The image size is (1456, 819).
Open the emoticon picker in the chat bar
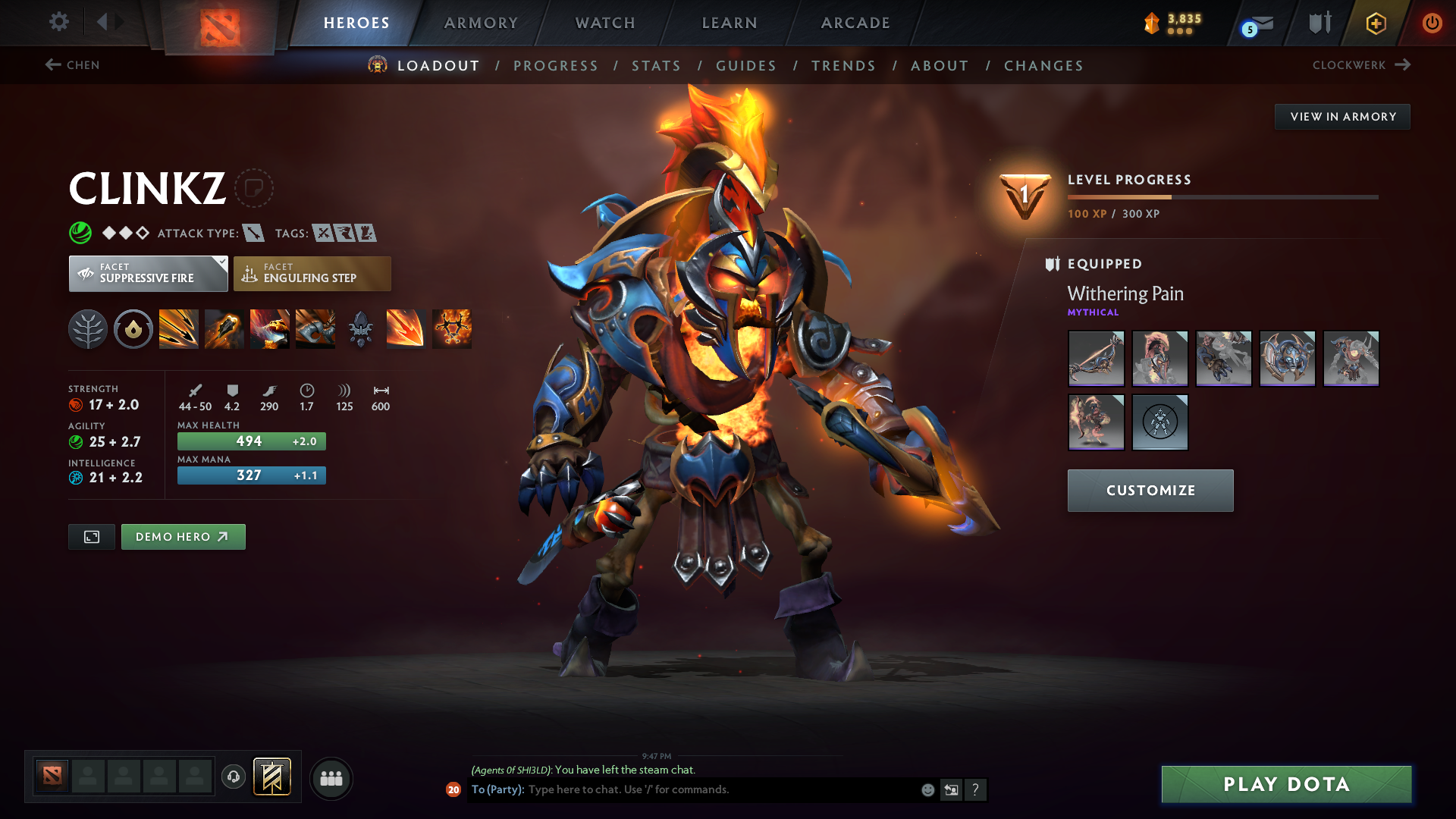[927, 789]
